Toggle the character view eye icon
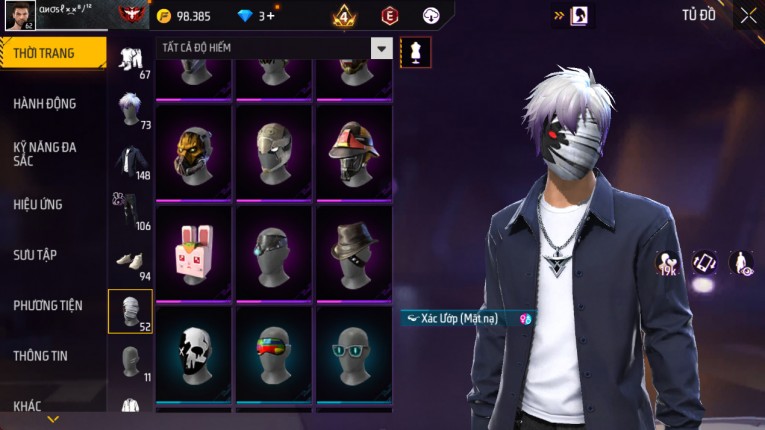The height and width of the screenshot is (430, 765). coord(742,262)
